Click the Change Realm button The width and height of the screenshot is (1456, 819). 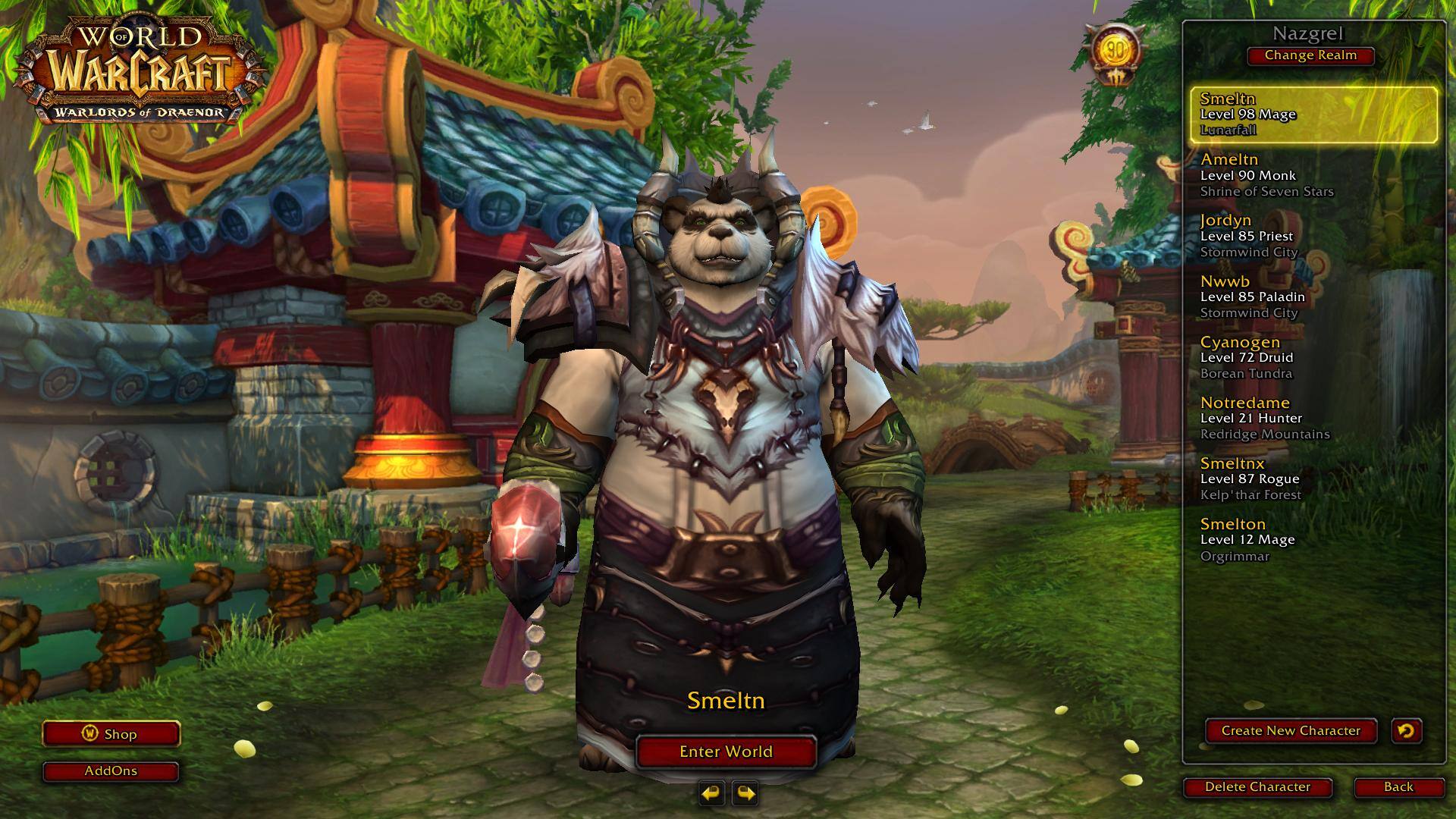1310,55
